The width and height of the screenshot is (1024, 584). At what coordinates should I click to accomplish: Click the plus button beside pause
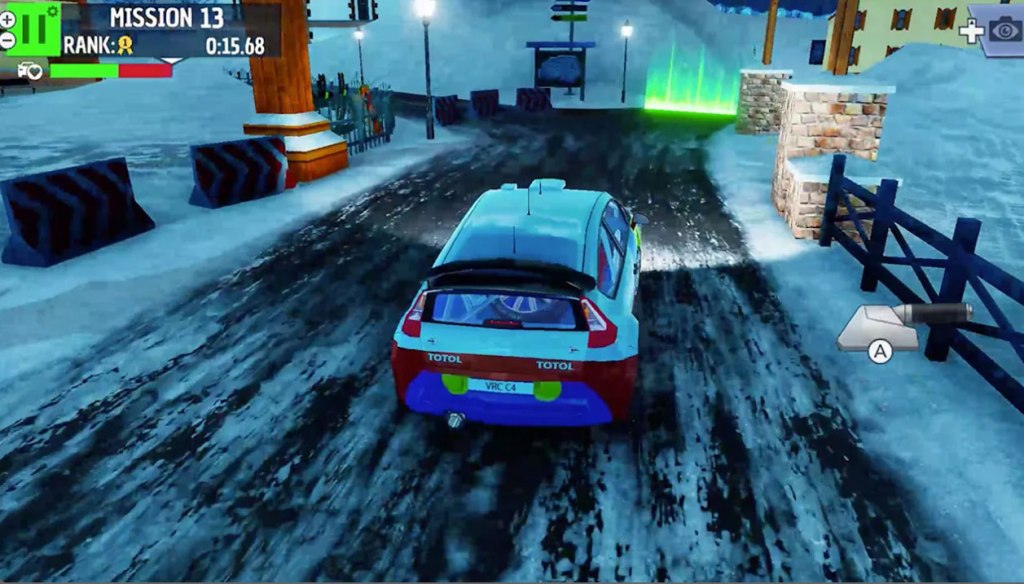pos(8,18)
